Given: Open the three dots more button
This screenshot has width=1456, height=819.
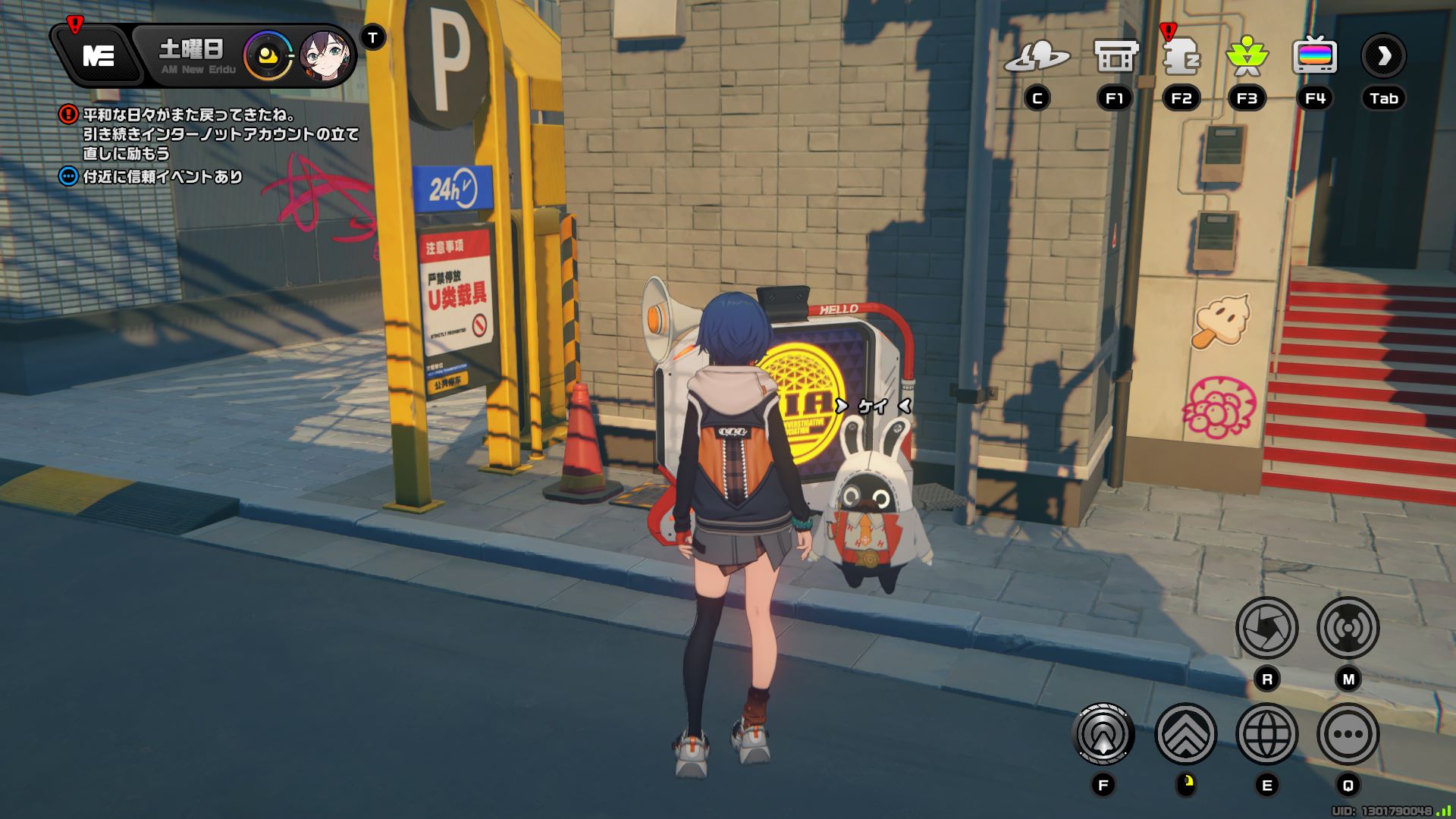Looking at the screenshot, I should [x=1348, y=734].
